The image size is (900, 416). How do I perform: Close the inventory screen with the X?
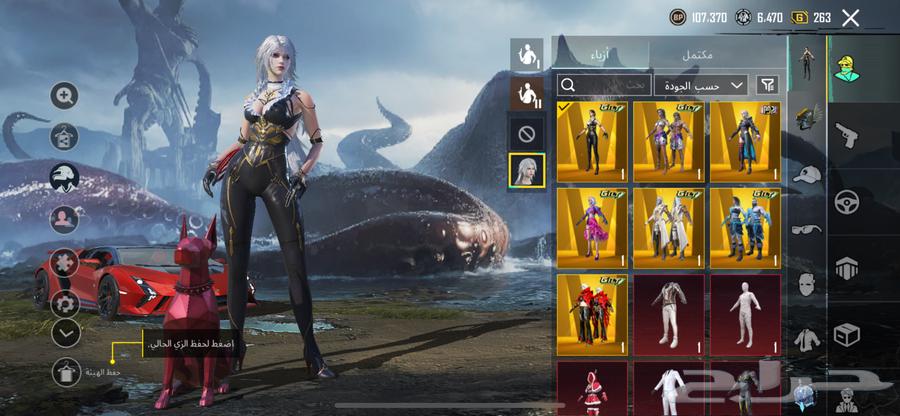coord(850,17)
